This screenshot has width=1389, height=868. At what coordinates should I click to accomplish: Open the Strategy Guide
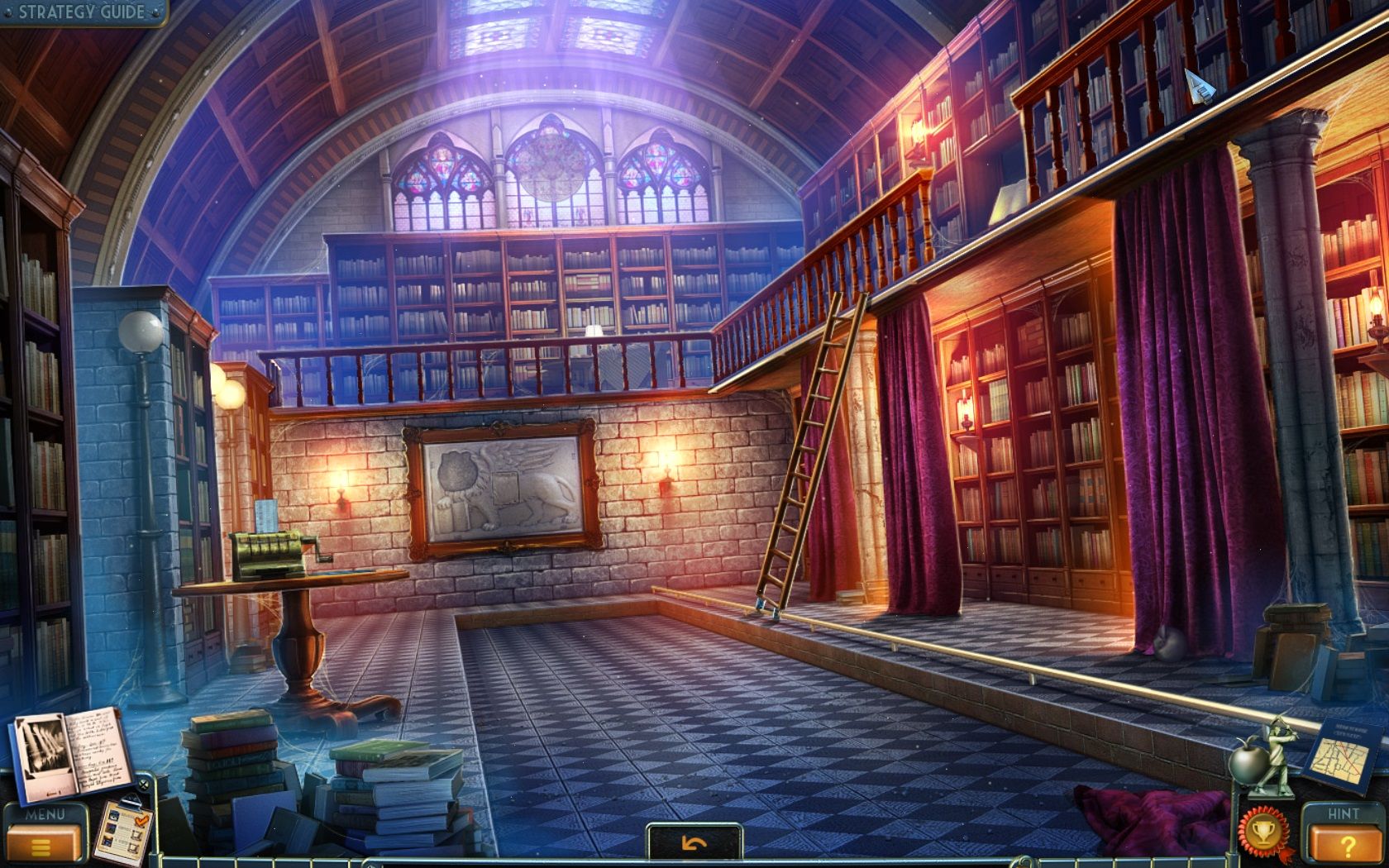coord(79,12)
